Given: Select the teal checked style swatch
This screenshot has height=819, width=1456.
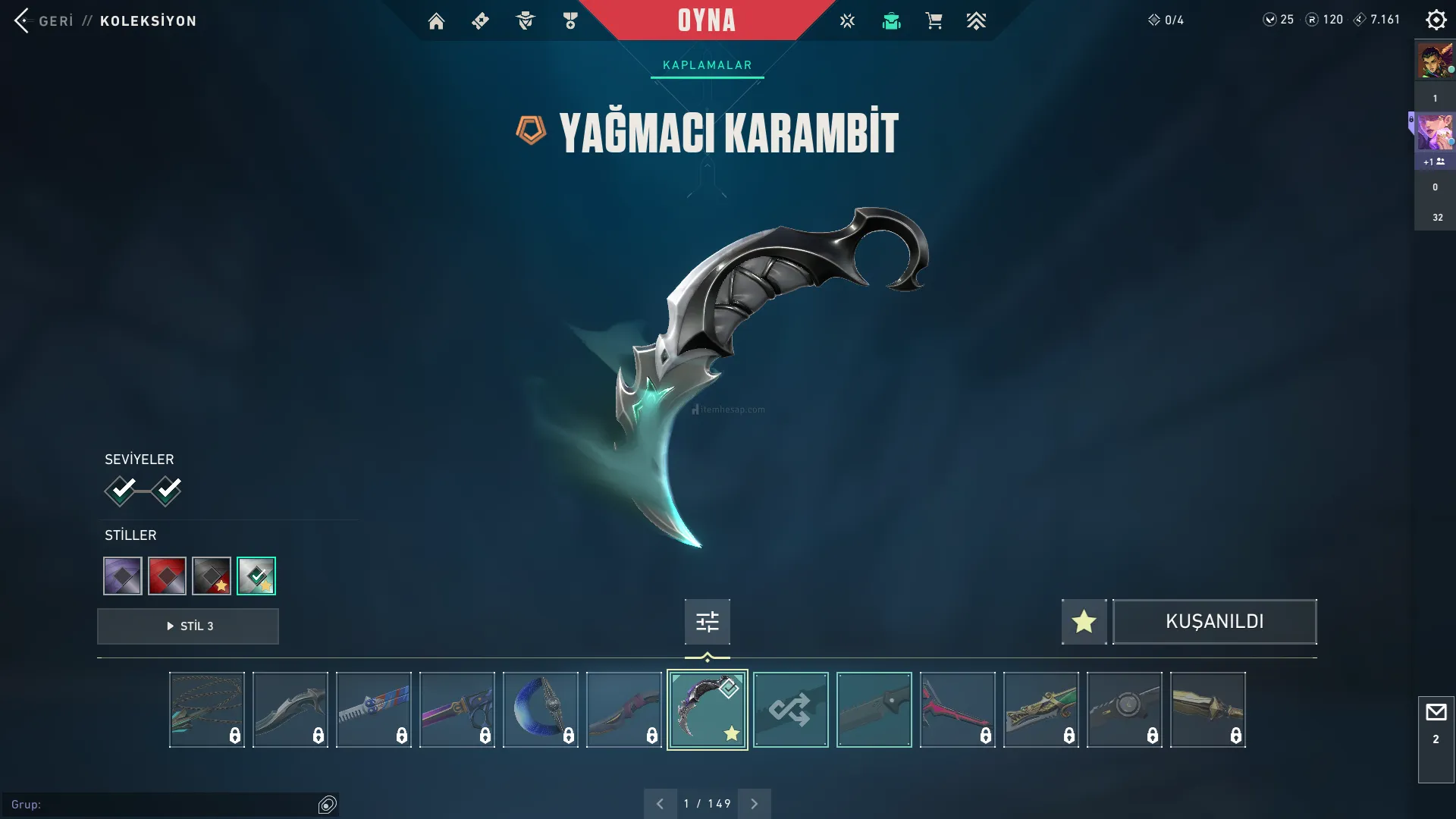Looking at the screenshot, I should click(256, 576).
